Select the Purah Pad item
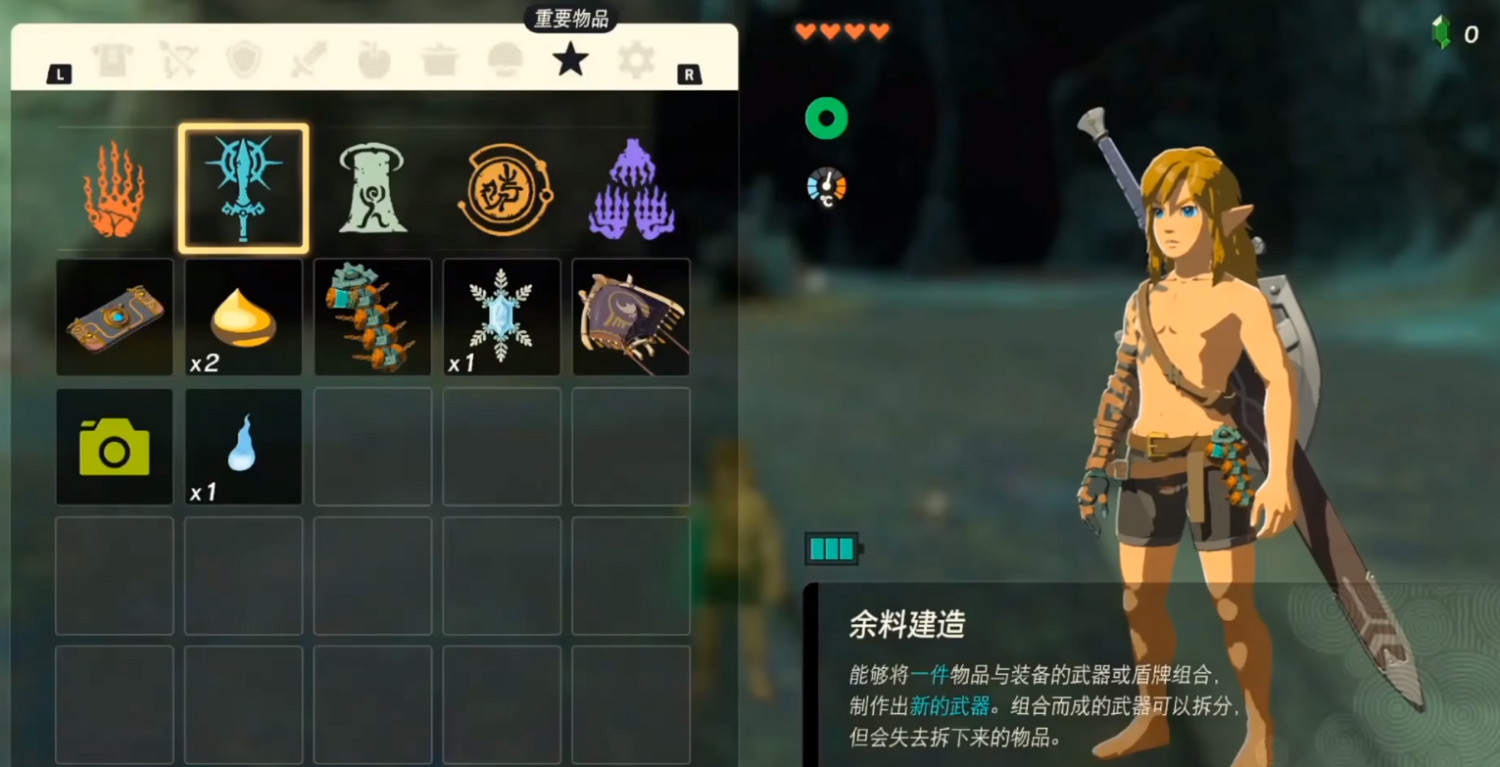This screenshot has width=1500, height=767. coord(114,317)
